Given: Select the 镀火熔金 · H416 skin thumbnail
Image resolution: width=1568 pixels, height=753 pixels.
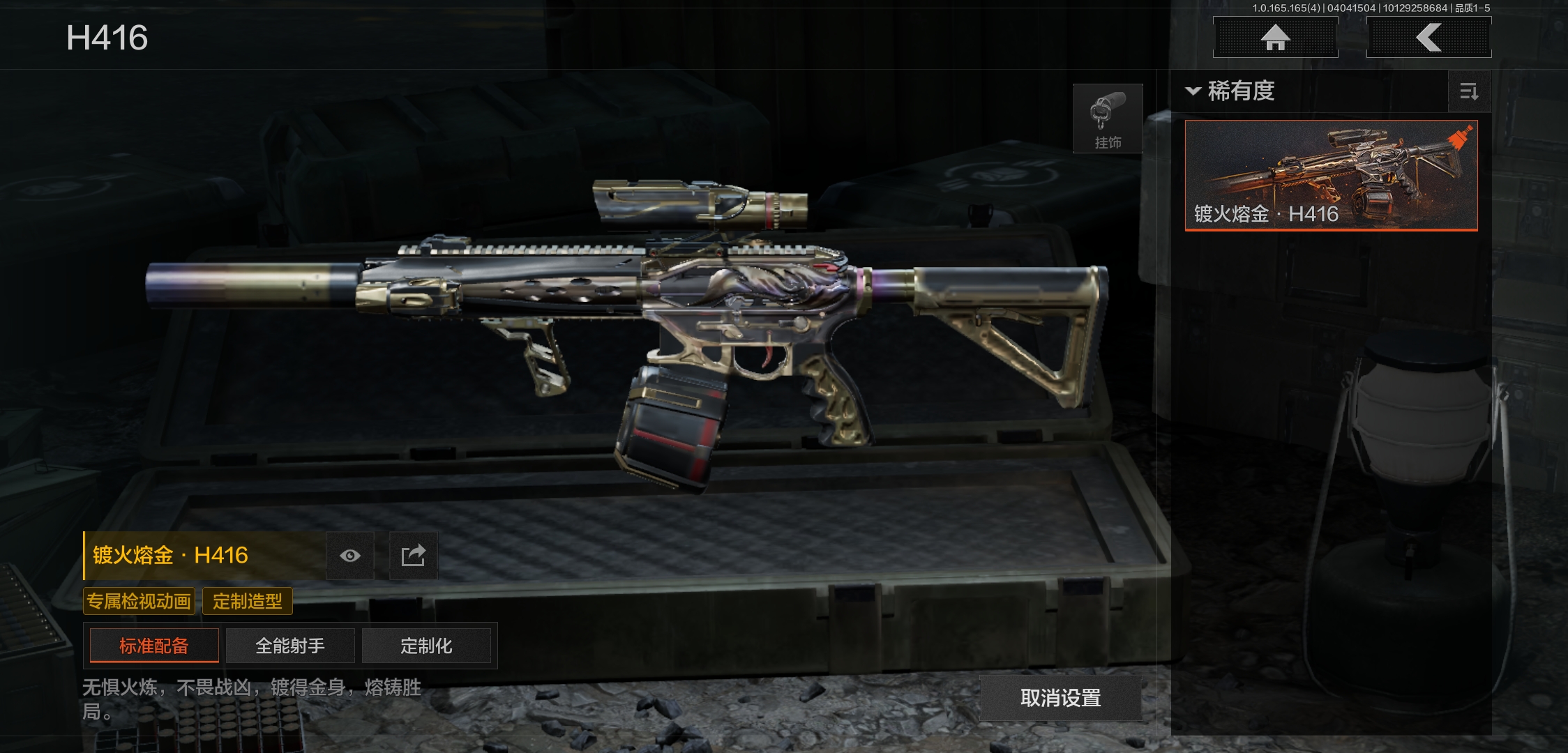Looking at the screenshot, I should [1331, 175].
